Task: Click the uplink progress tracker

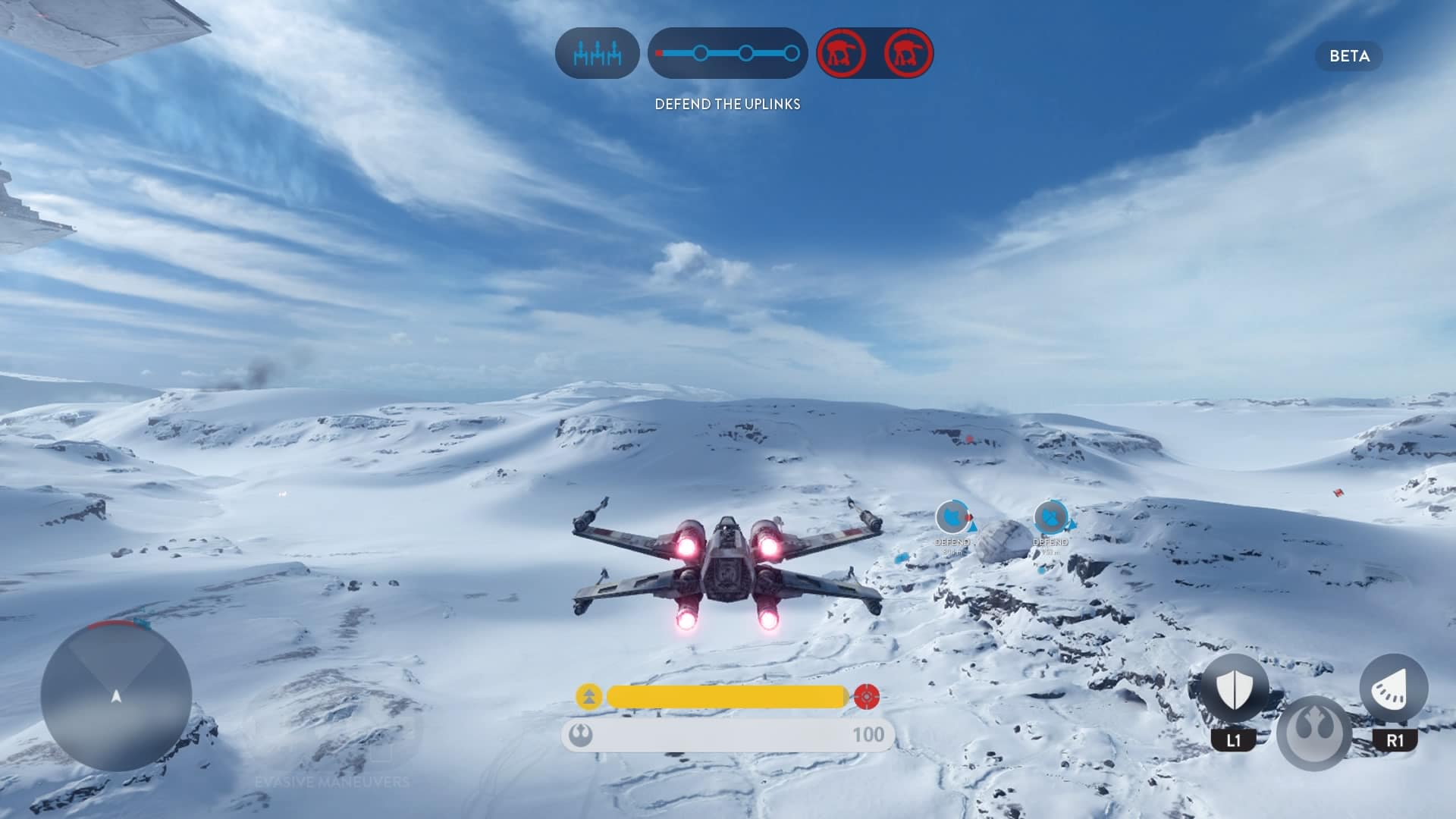Action: coord(727,54)
